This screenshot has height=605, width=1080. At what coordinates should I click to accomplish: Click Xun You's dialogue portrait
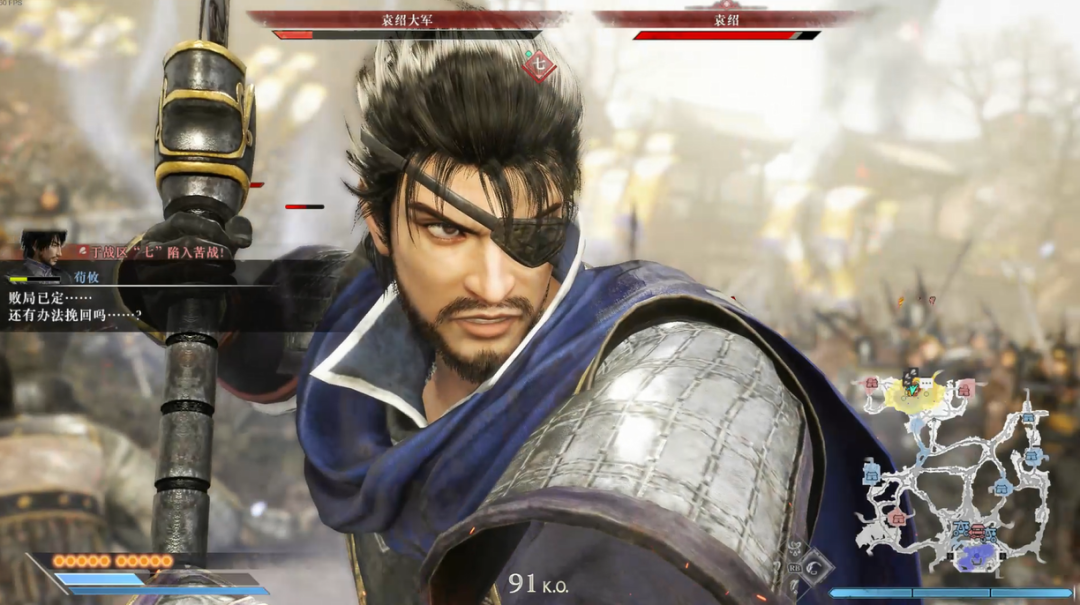click(x=44, y=254)
